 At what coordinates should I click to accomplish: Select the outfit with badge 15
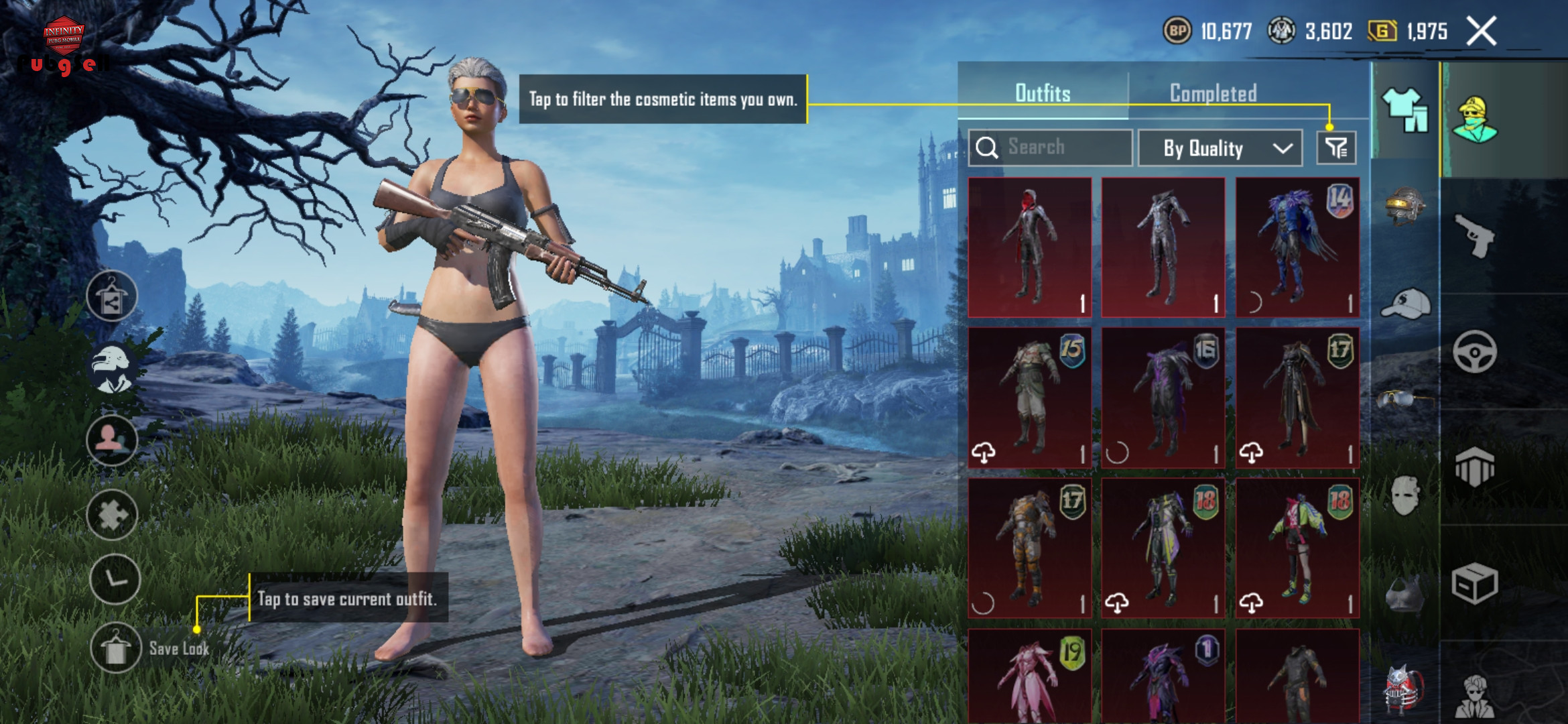1030,398
